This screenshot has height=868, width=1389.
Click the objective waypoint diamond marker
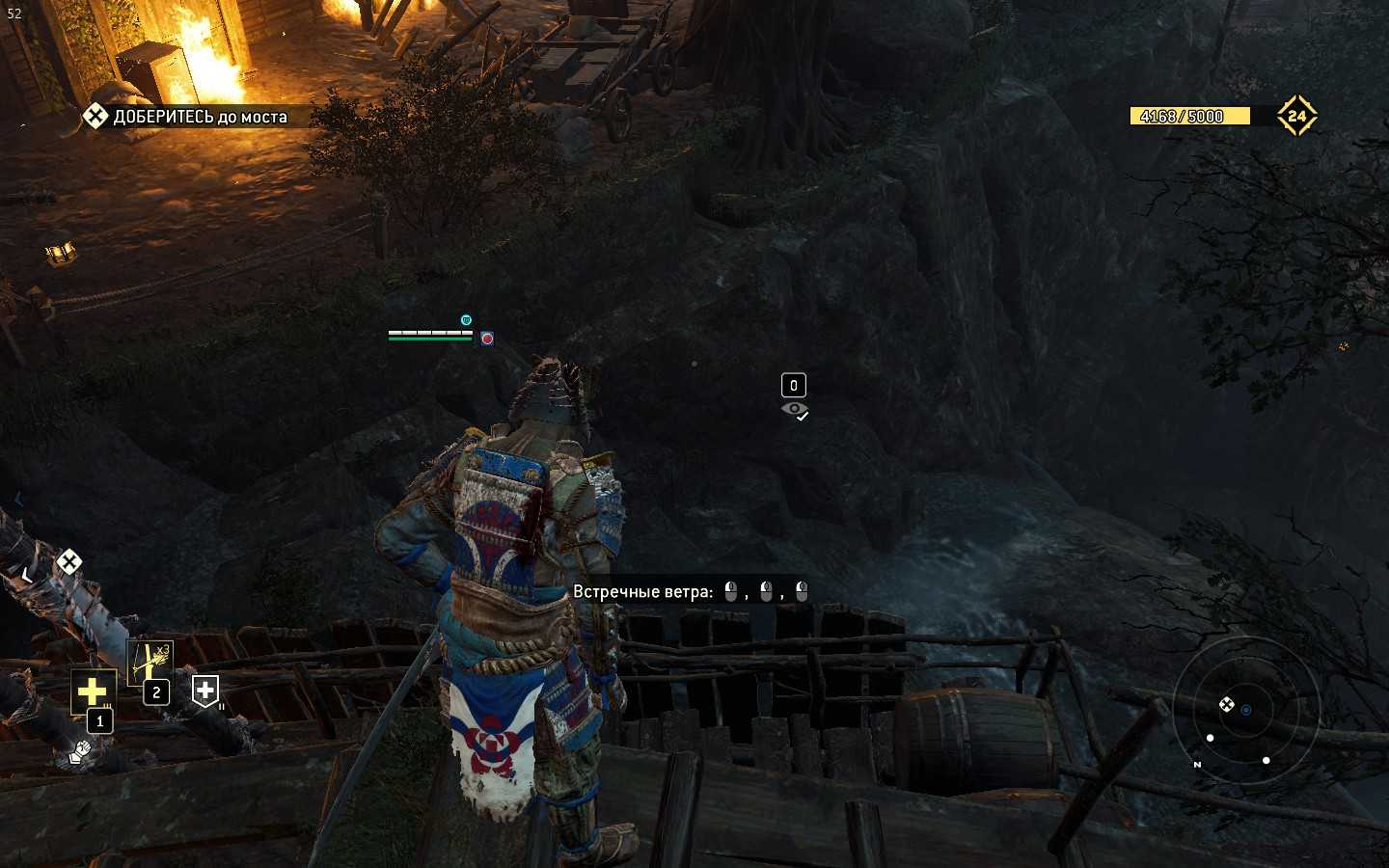pyautogui.click(x=68, y=561)
